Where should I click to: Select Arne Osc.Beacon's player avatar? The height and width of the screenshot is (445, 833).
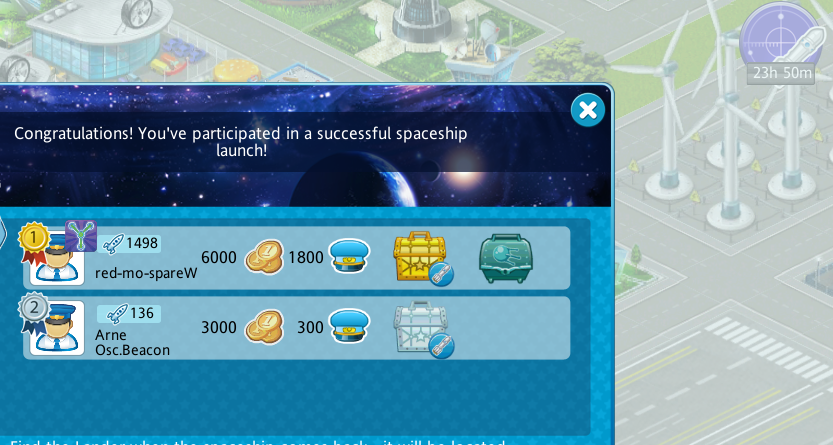coord(57,328)
